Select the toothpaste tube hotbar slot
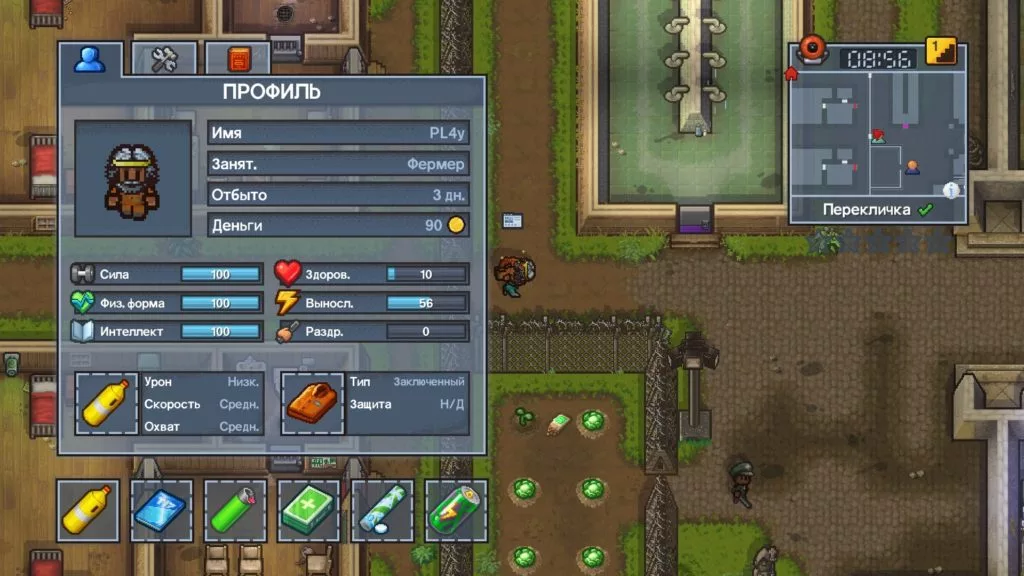This screenshot has width=1024, height=576. (383, 510)
